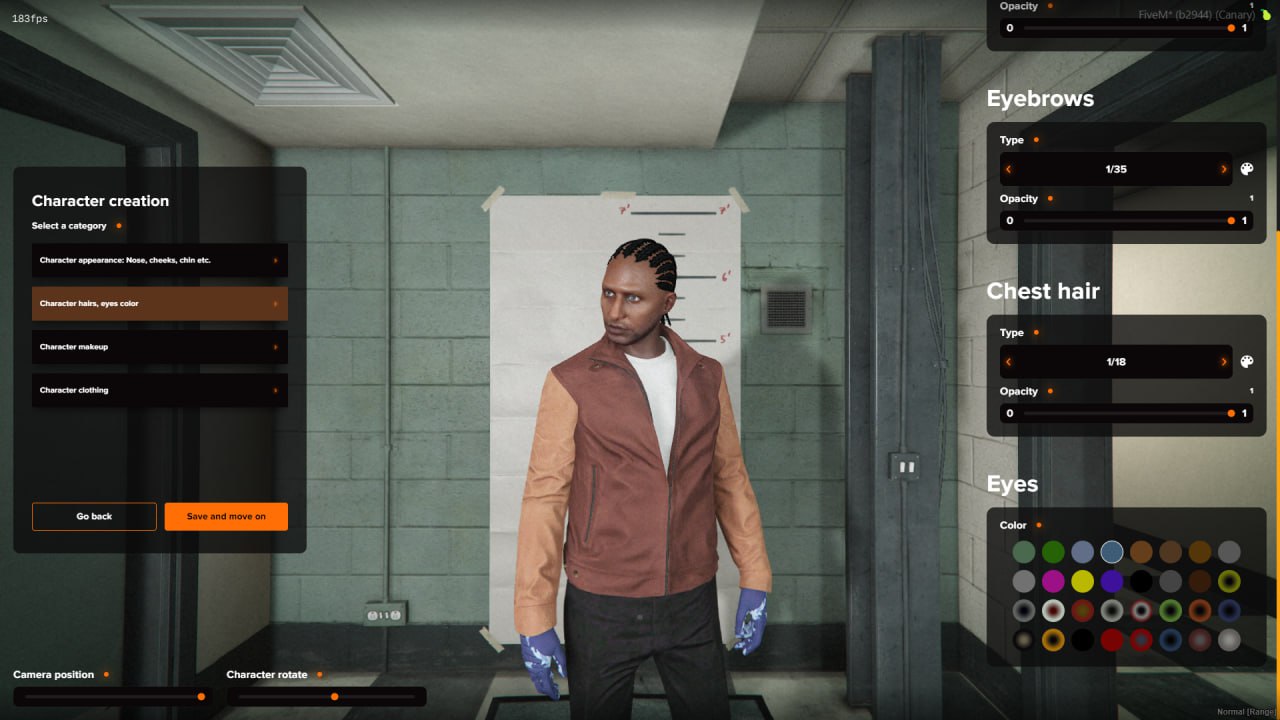This screenshot has width=1280, height=720.
Task: Open the Character appearance category
Action: pyautogui.click(x=159, y=260)
